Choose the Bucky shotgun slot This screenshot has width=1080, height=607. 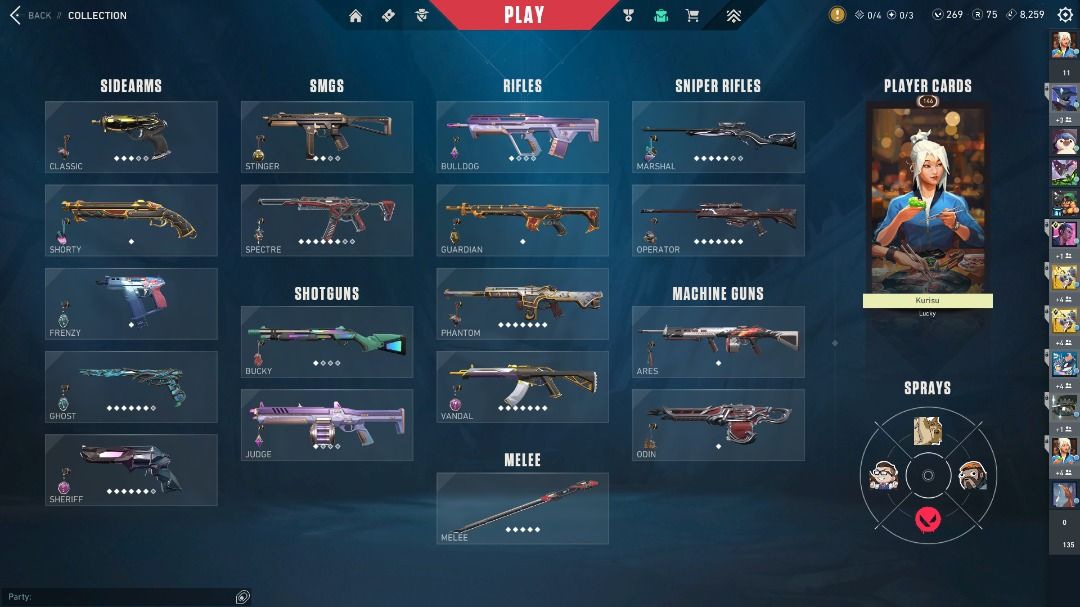(327, 342)
